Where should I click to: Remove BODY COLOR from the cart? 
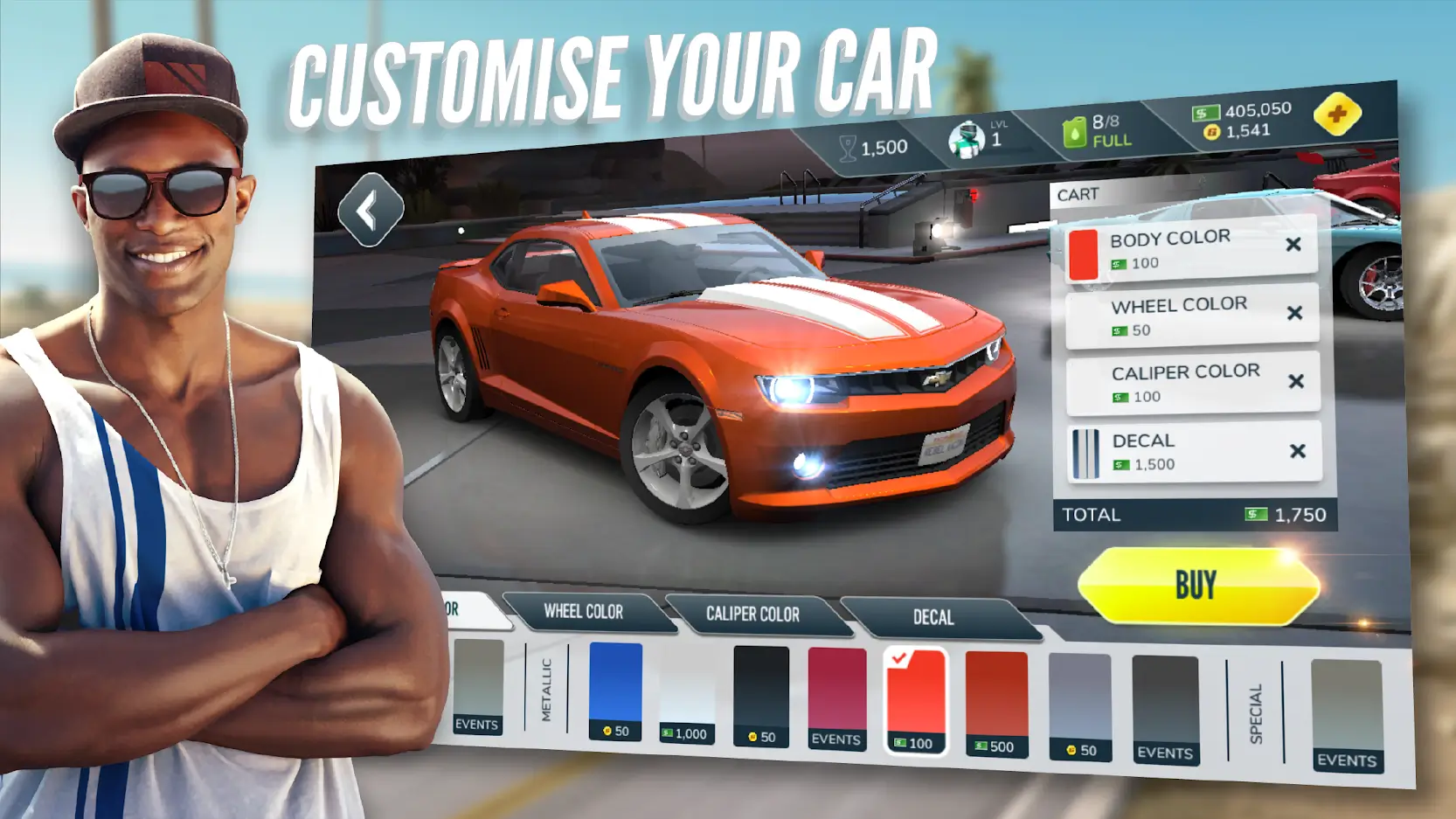coord(1295,246)
